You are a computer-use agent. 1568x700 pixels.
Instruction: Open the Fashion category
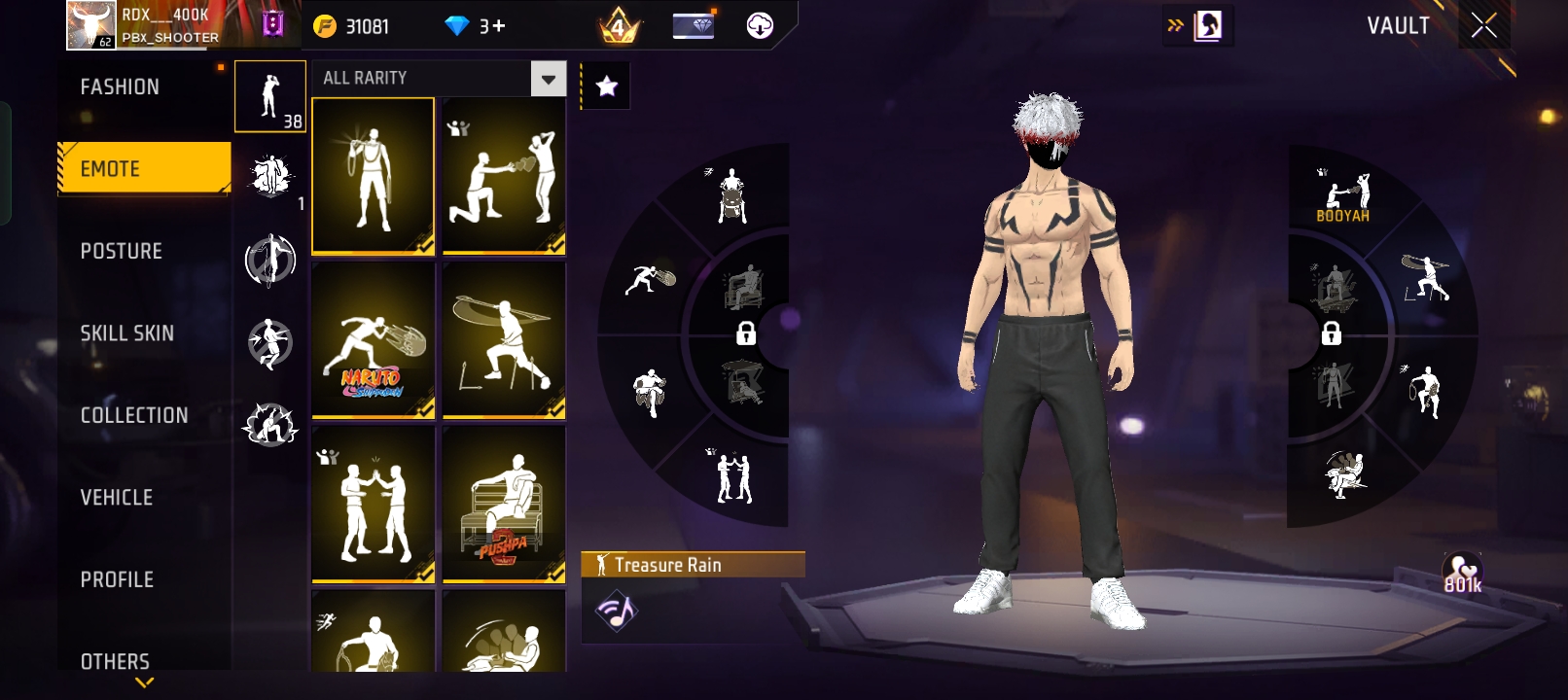121,87
